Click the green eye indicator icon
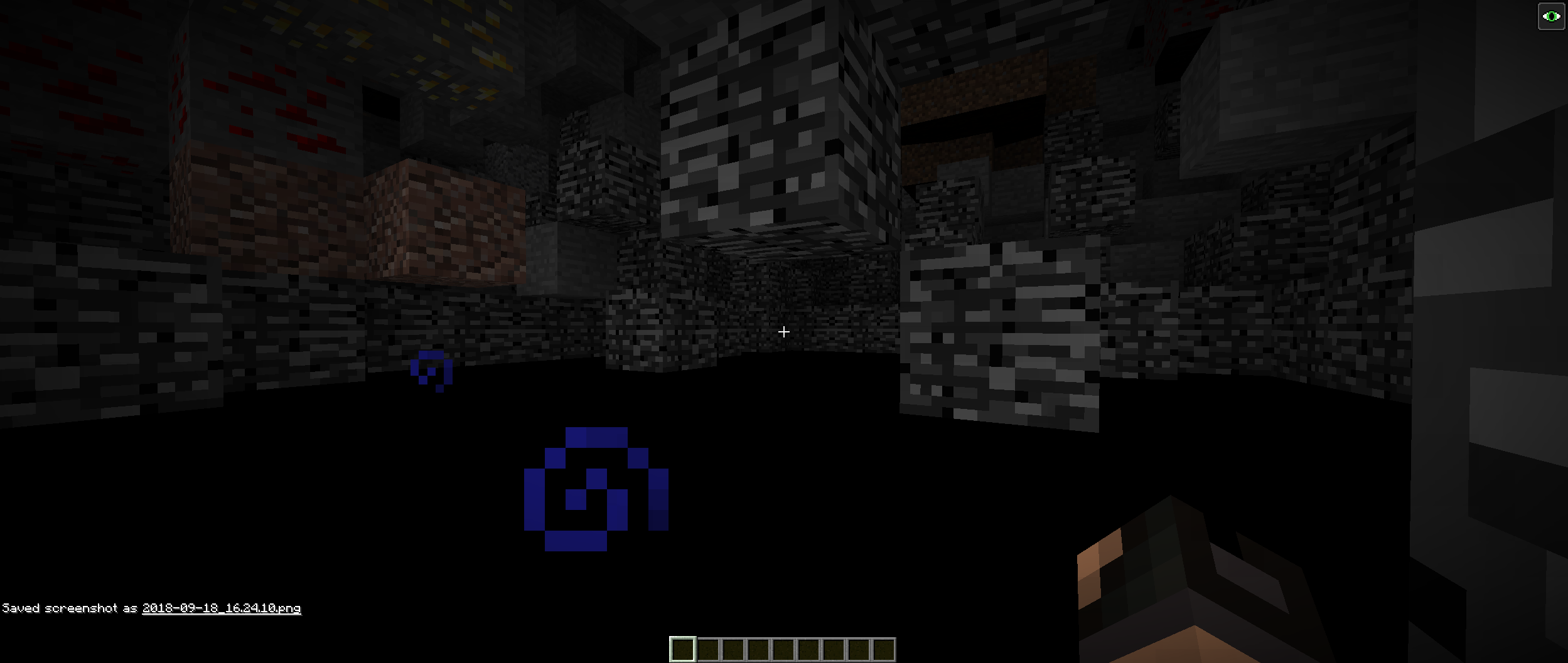 coord(1552,16)
